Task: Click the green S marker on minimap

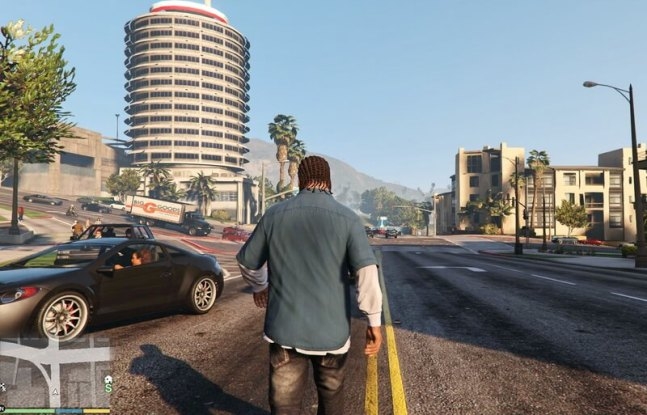Action: point(108,389)
